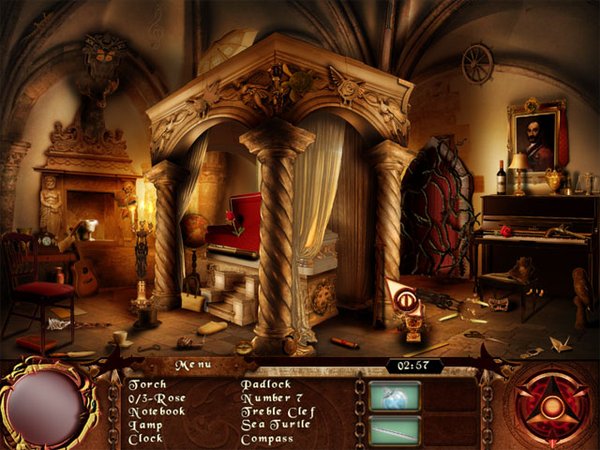Select Padlock in the item list
The image size is (600, 450).
tap(264, 383)
